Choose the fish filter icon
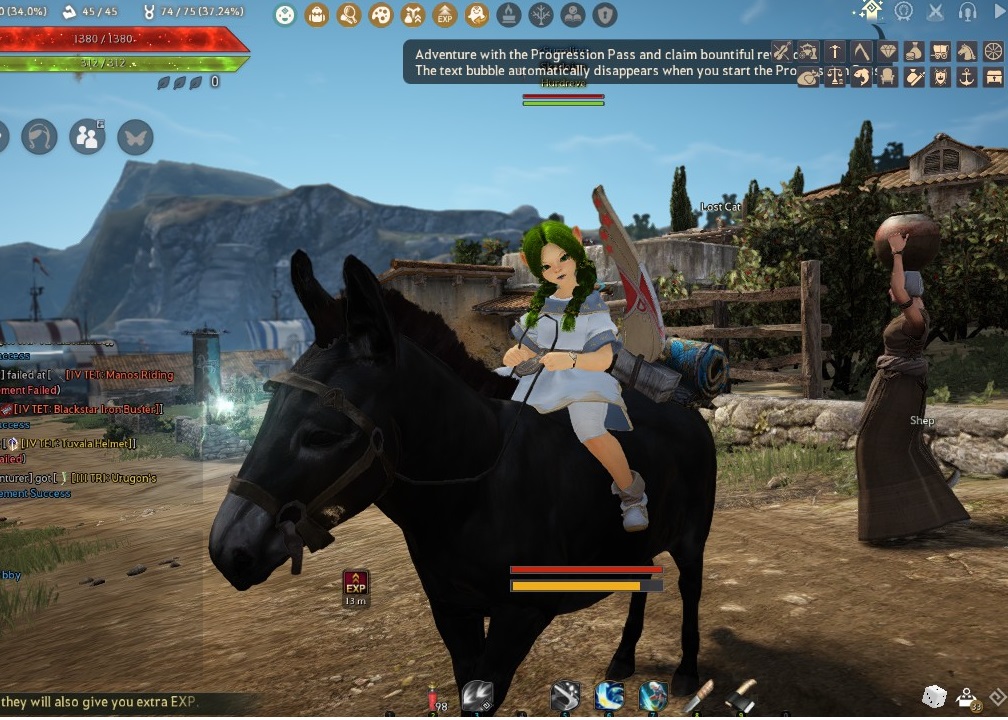The width and height of the screenshot is (1008, 720). (808, 77)
